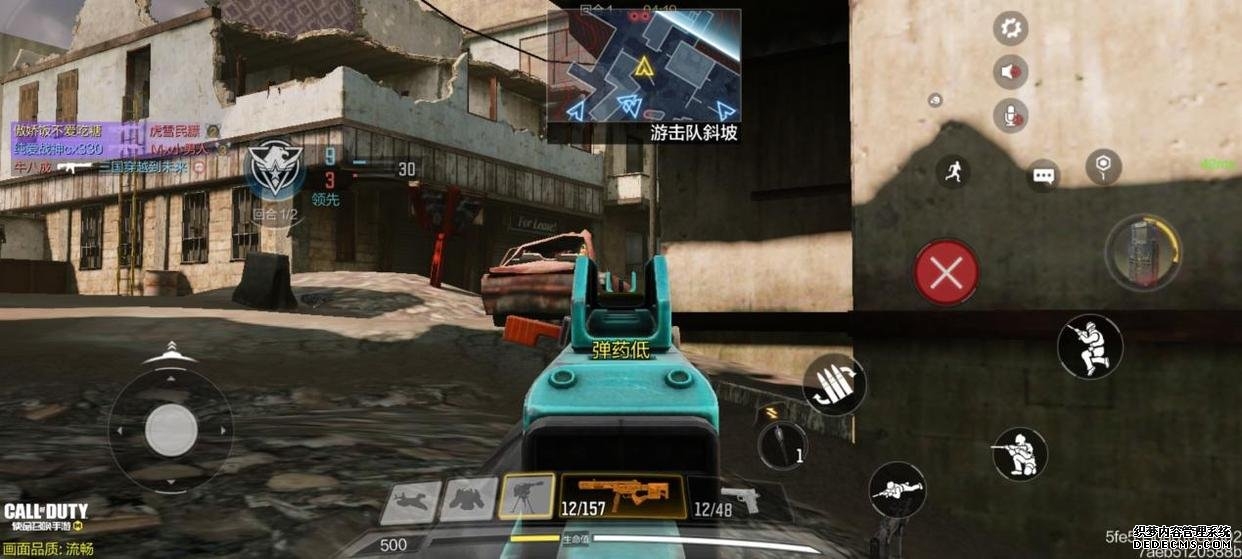This screenshot has height=559, width=1242.
Task: Select the middle scorestreak slot
Action: click(x=469, y=498)
